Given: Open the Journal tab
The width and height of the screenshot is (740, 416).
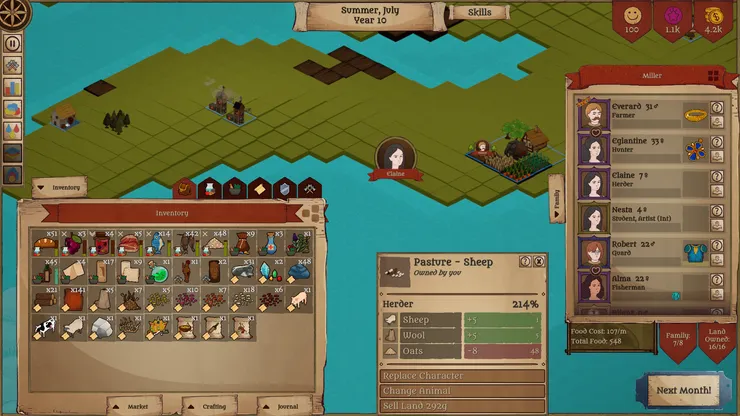Looking at the screenshot, I should tap(285, 406).
